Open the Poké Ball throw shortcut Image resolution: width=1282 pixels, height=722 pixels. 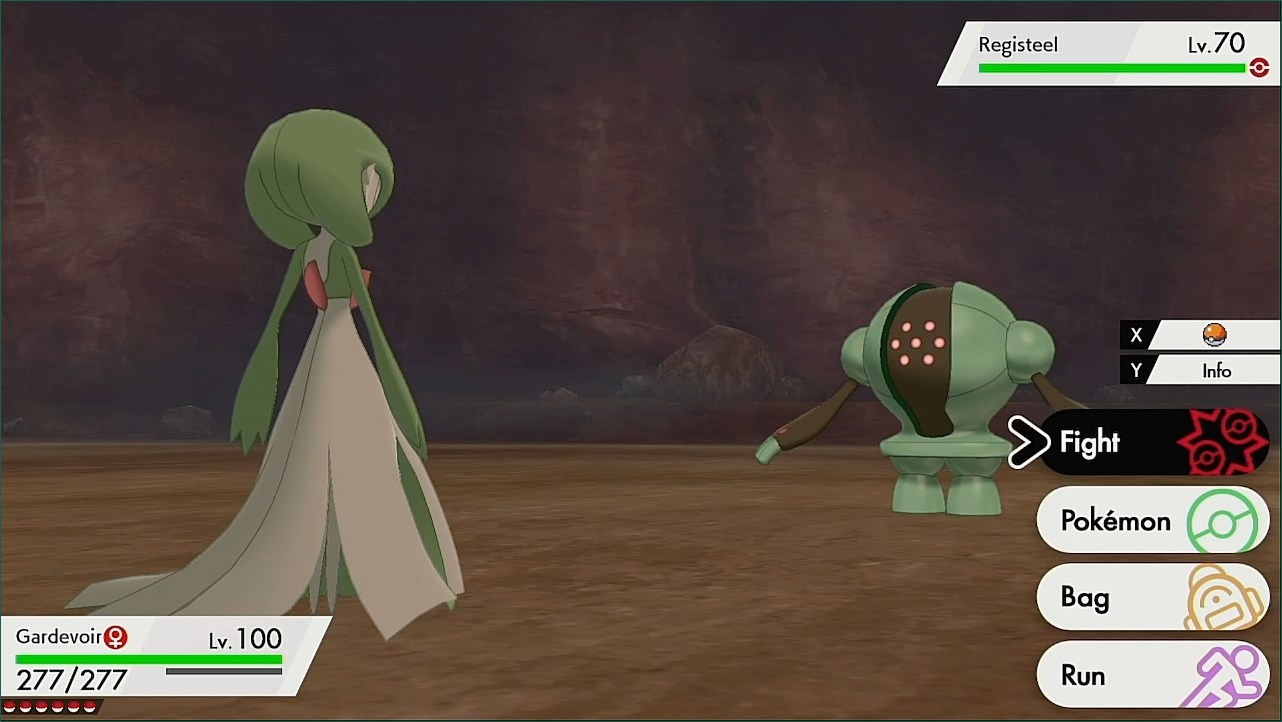pos(1214,335)
